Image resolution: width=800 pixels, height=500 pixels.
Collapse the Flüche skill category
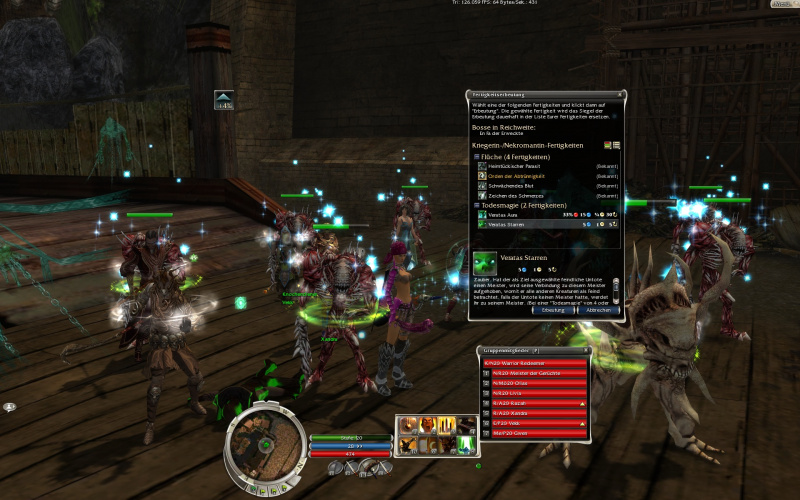click(476, 156)
